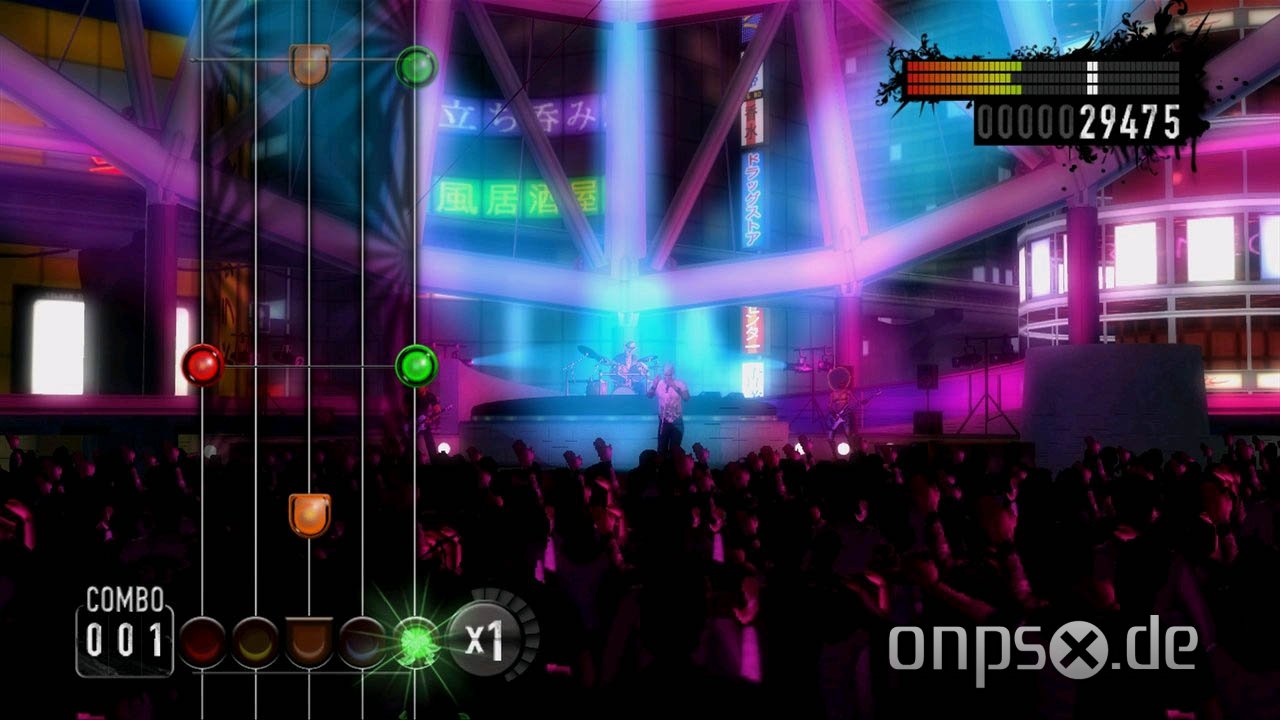Select the red note gem mid-highway
The width and height of the screenshot is (1280, 720).
click(203, 367)
